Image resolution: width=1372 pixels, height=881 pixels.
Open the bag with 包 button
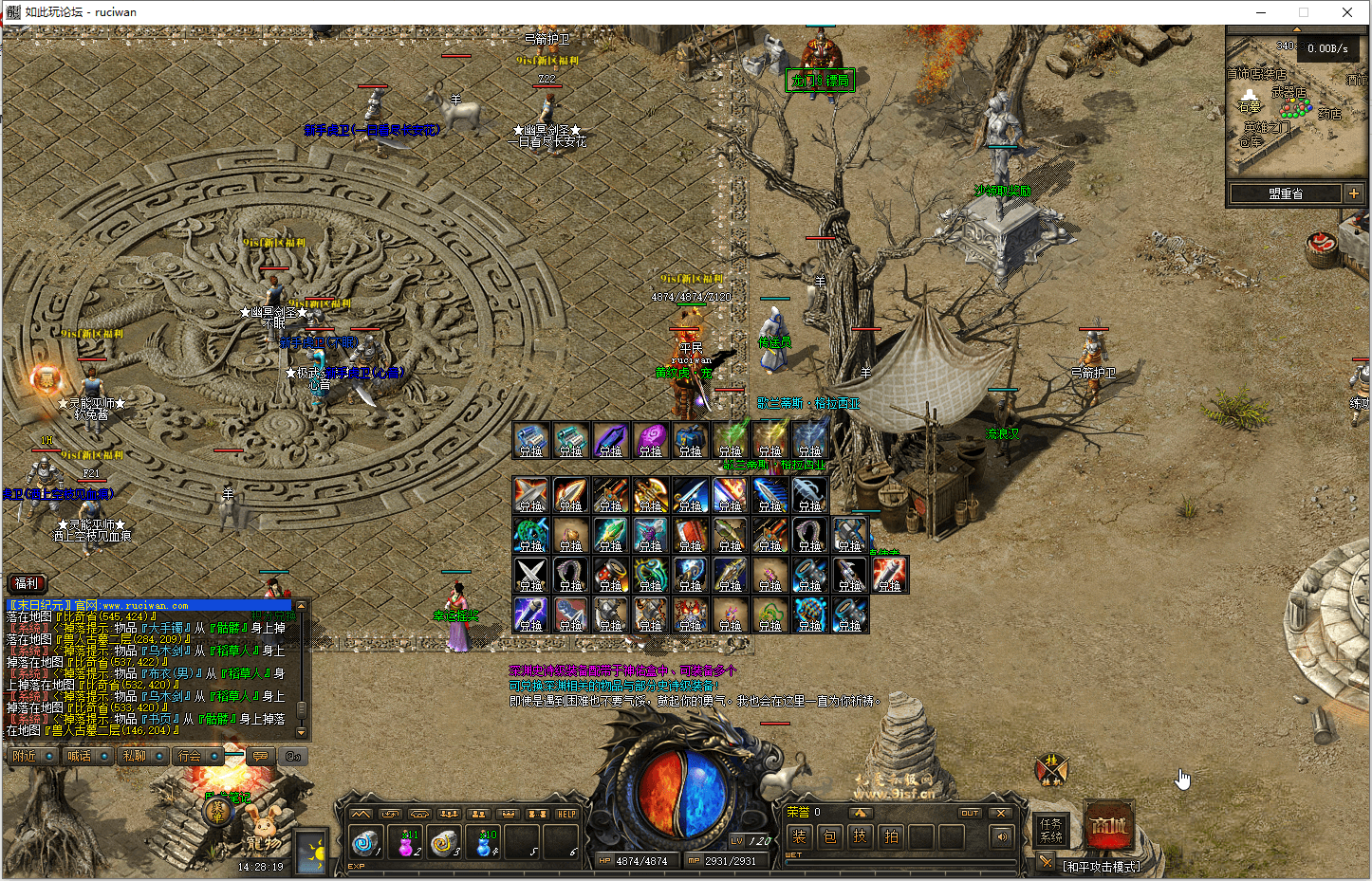coord(829,836)
